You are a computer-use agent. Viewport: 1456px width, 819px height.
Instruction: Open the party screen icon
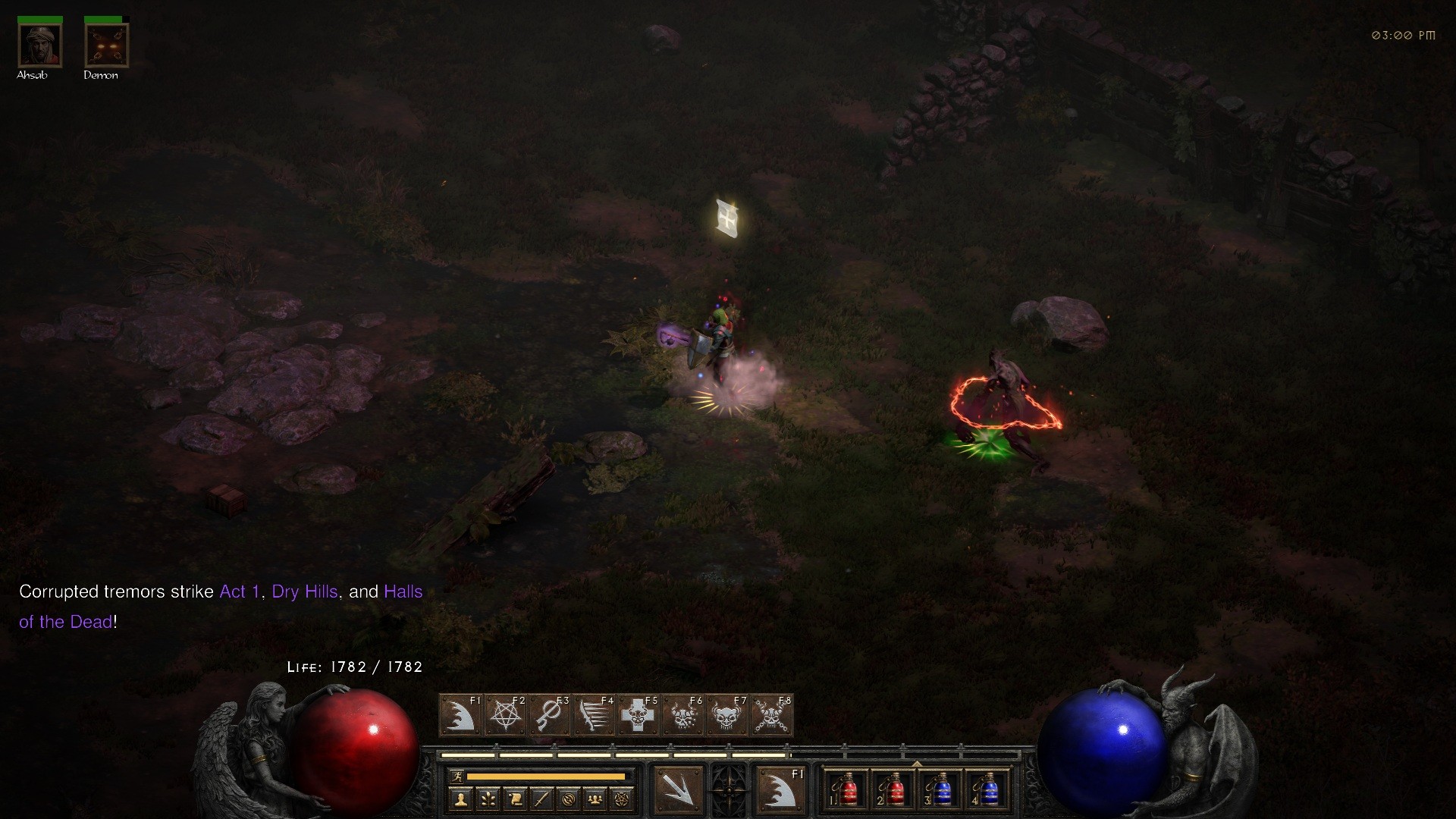pyautogui.click(x=594, y=799)
